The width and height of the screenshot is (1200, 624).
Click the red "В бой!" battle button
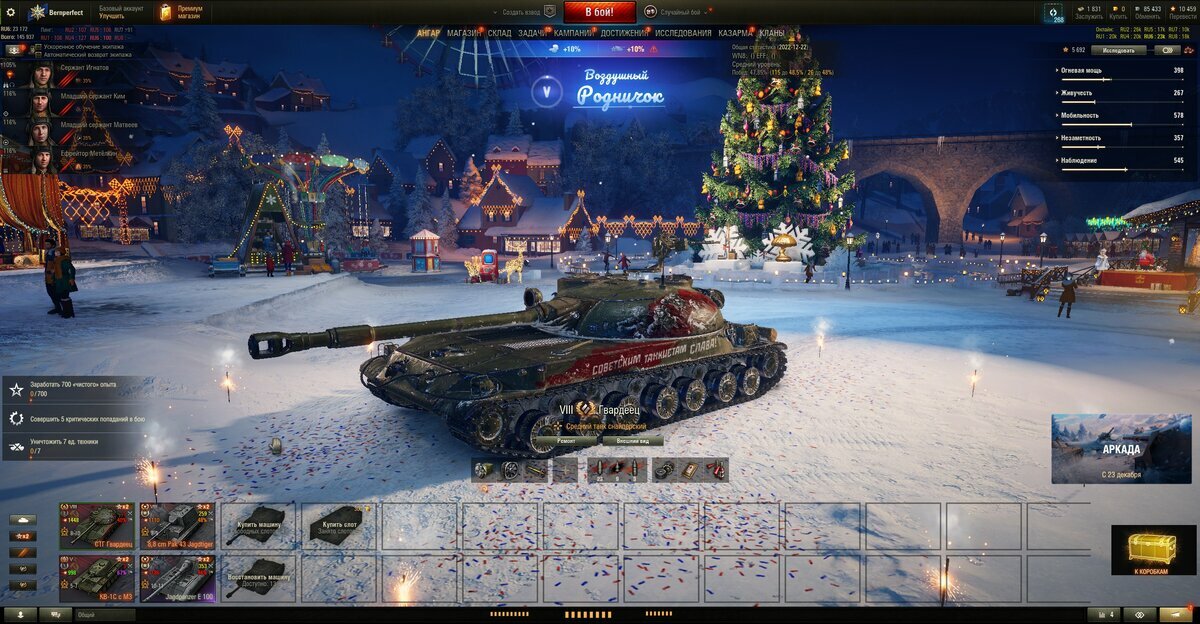click(x=599, y=12)
